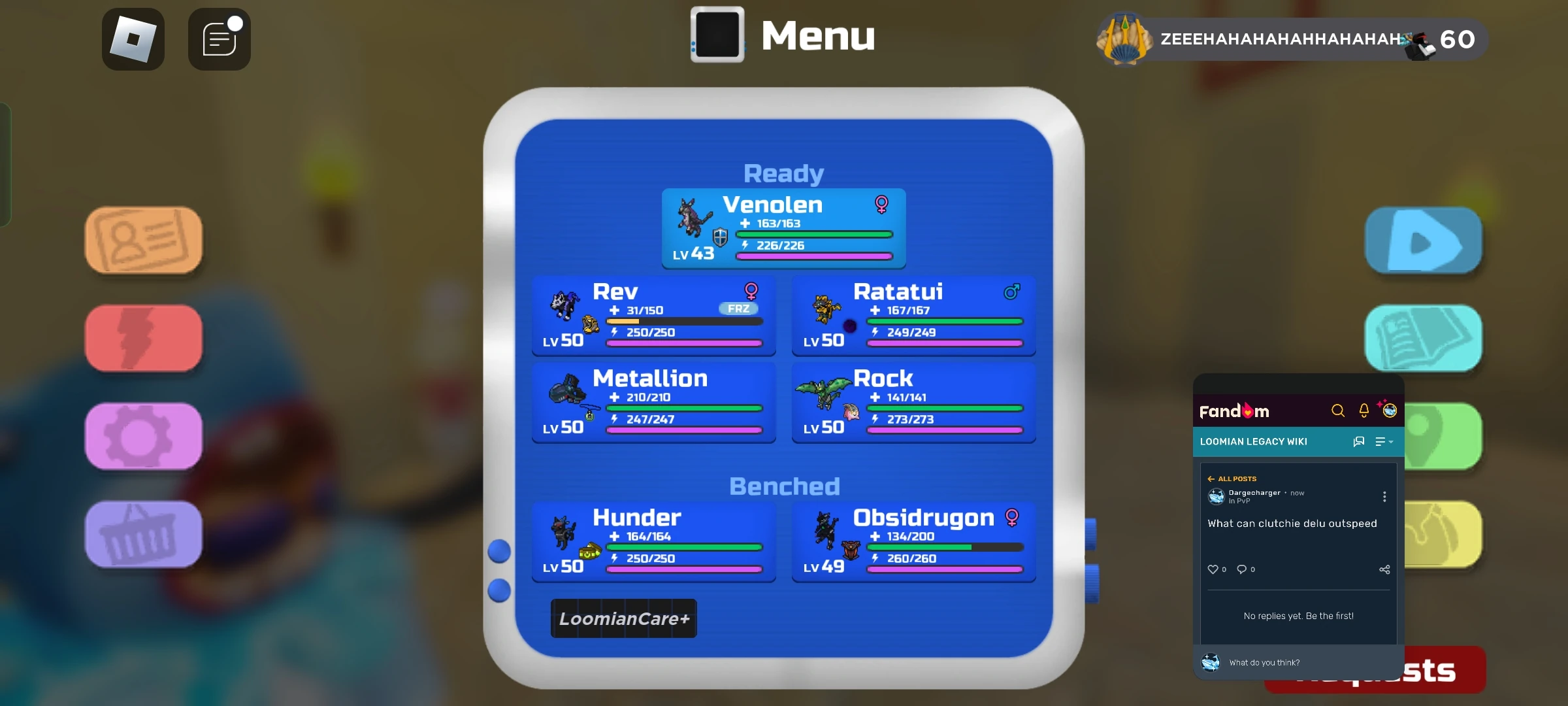Select the red lightning battle icon
The width and height of the screenshot is (1568, 706).
pos(143,337)
